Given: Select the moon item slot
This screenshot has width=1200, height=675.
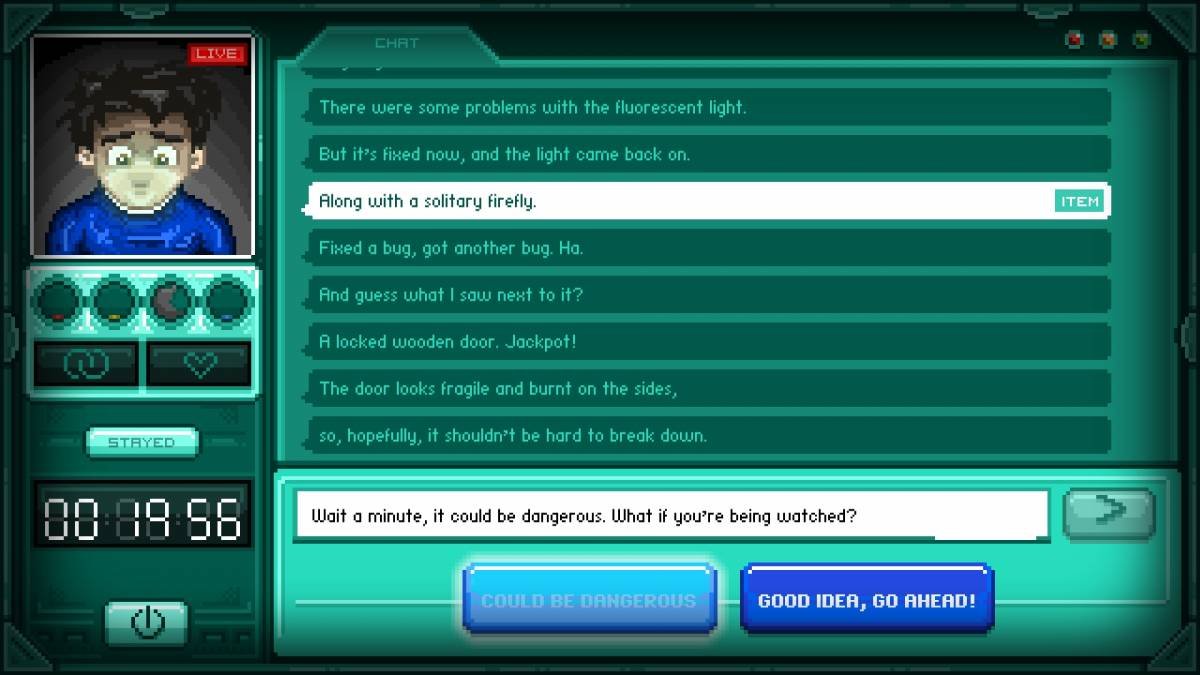Looking at the screenshot, I should (x=172, y=299).
